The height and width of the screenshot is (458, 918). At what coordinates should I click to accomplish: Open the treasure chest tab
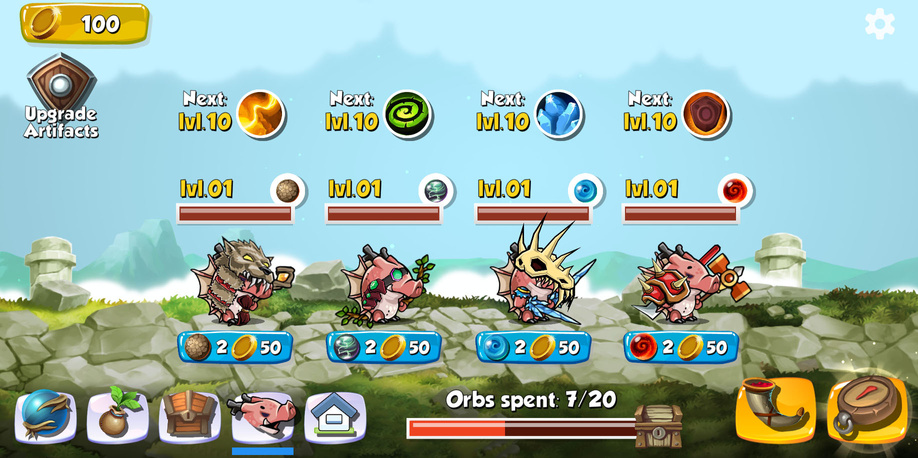tap(190, 415)
